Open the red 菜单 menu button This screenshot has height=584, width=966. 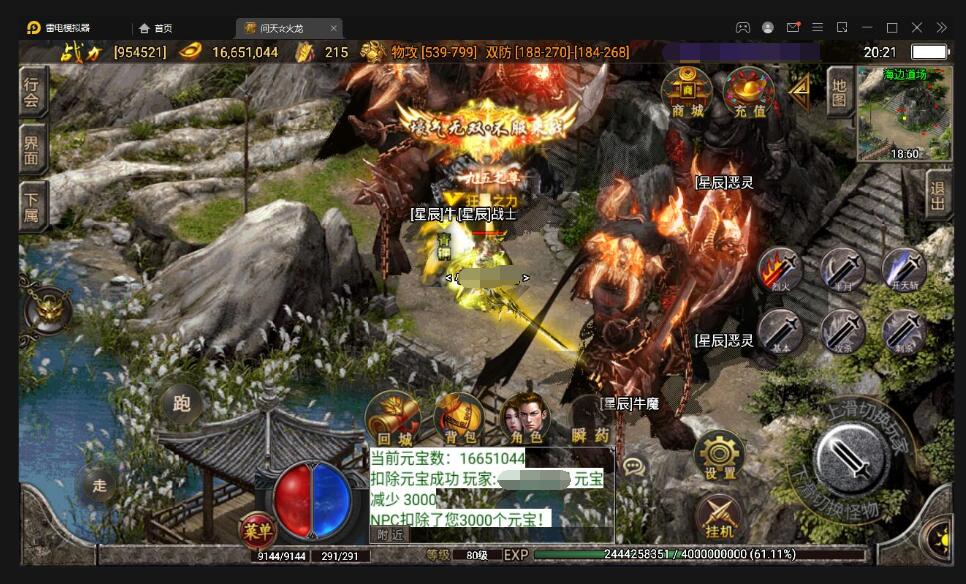point(258,530)
